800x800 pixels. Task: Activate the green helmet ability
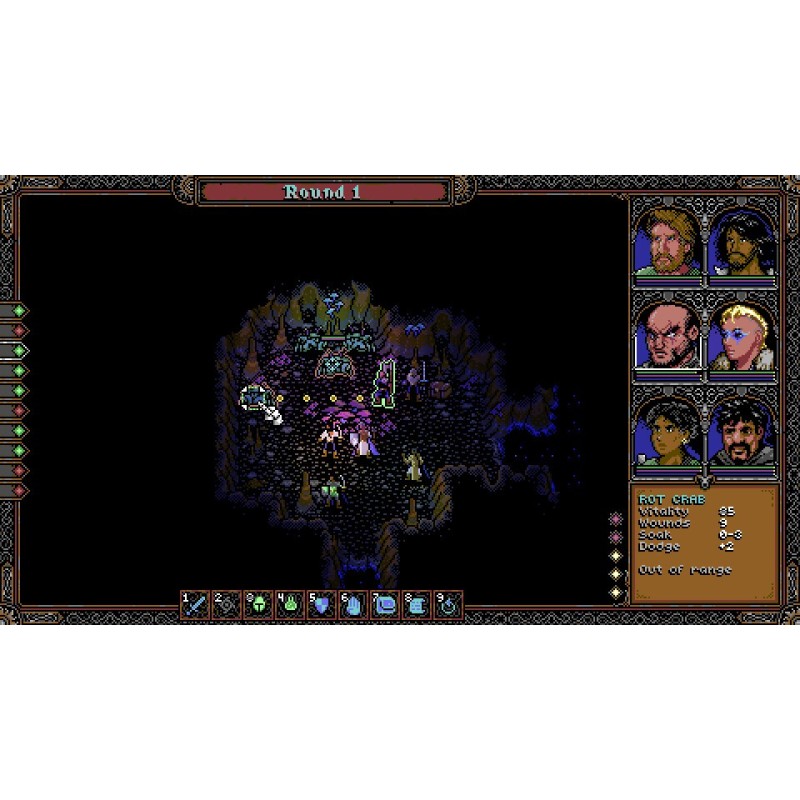258,605
